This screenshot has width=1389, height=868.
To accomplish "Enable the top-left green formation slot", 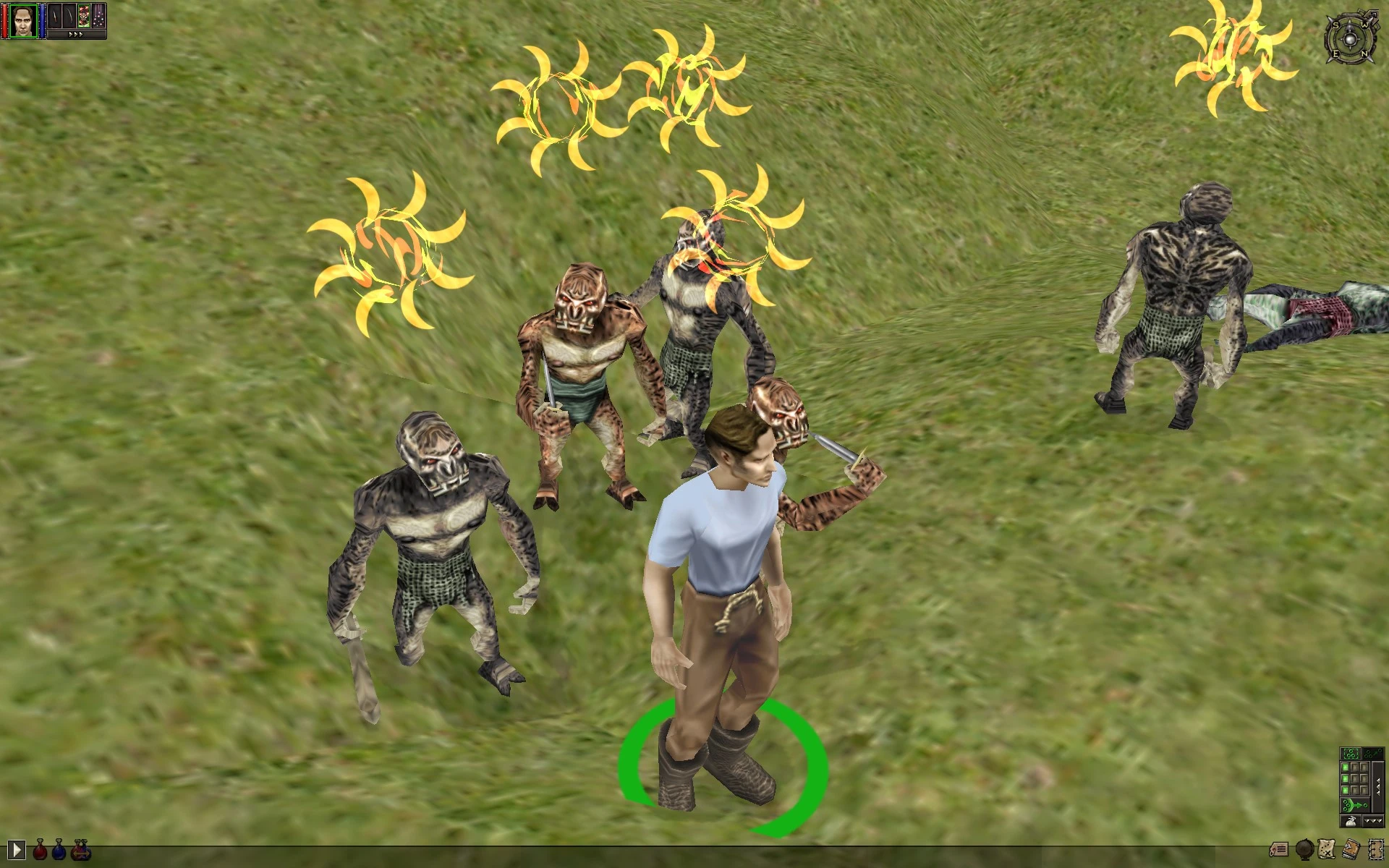I will (1345, 767).
